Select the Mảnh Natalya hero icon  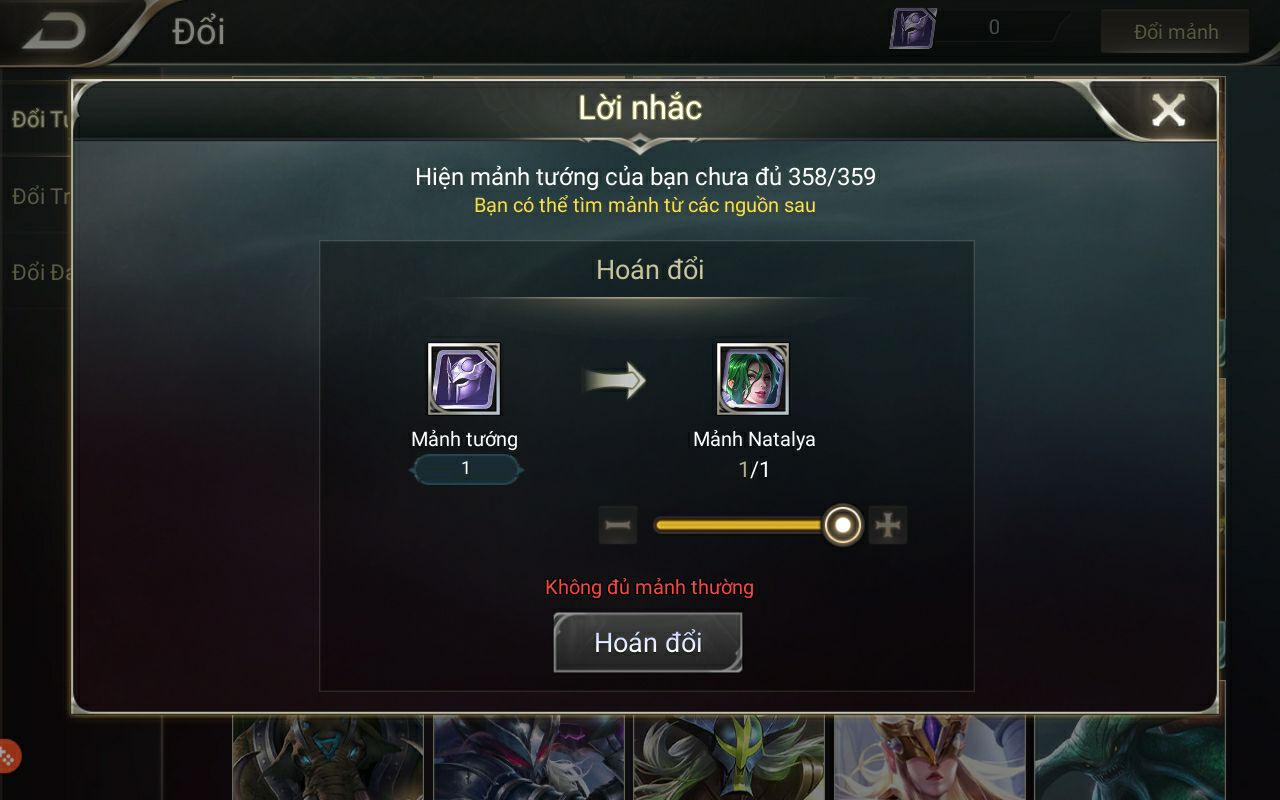tap(753, 379)
